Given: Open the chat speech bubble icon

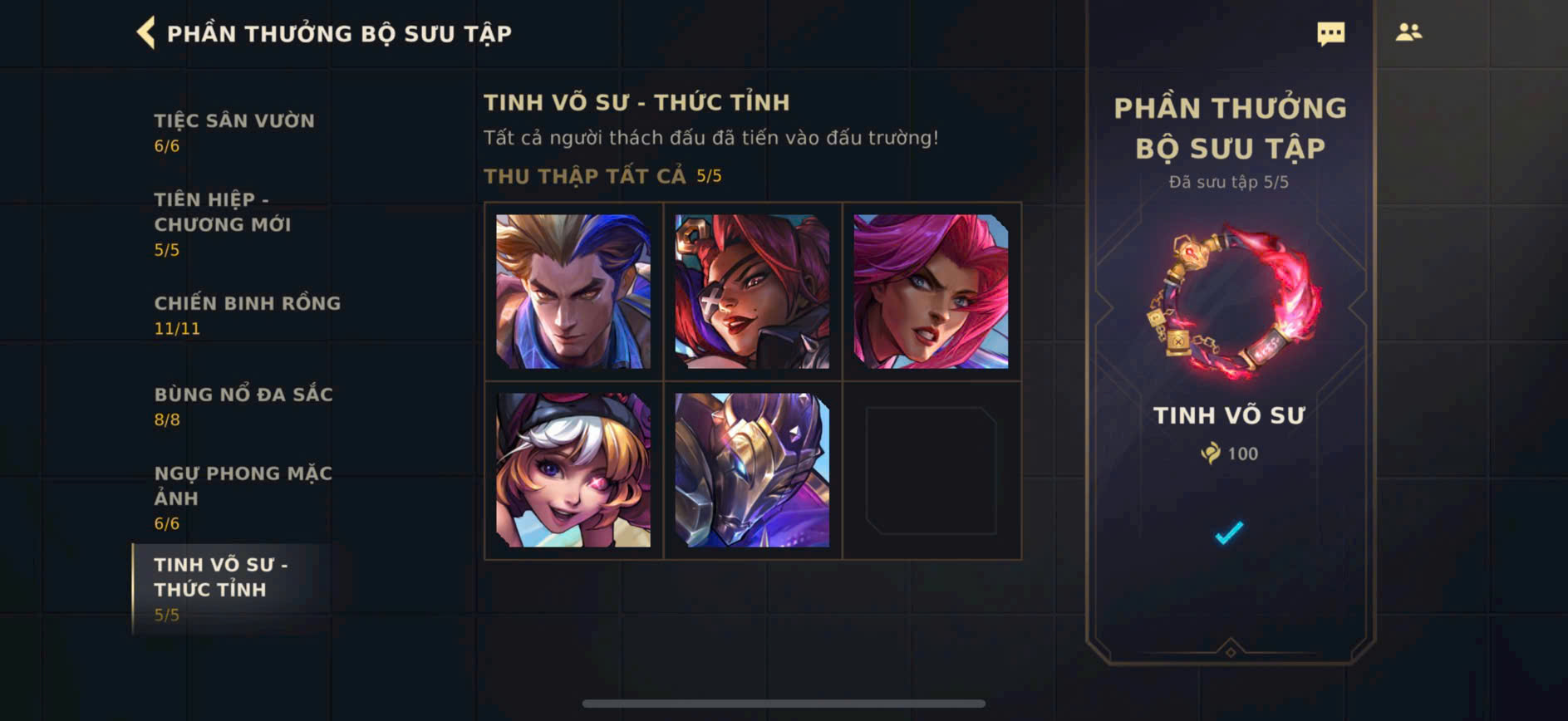Looking at the screenshot, I should click(1330, 33).
